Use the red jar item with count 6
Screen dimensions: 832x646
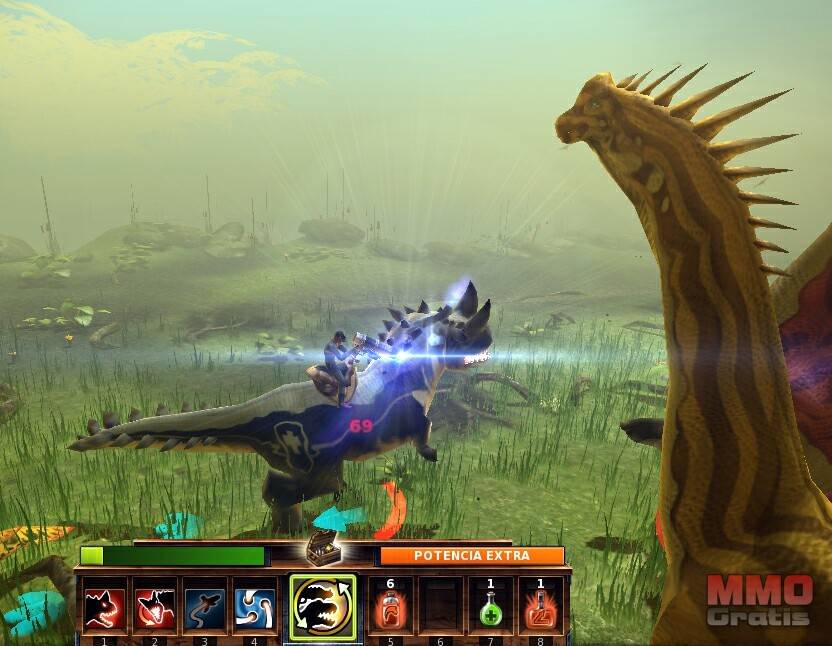point(391,607)
